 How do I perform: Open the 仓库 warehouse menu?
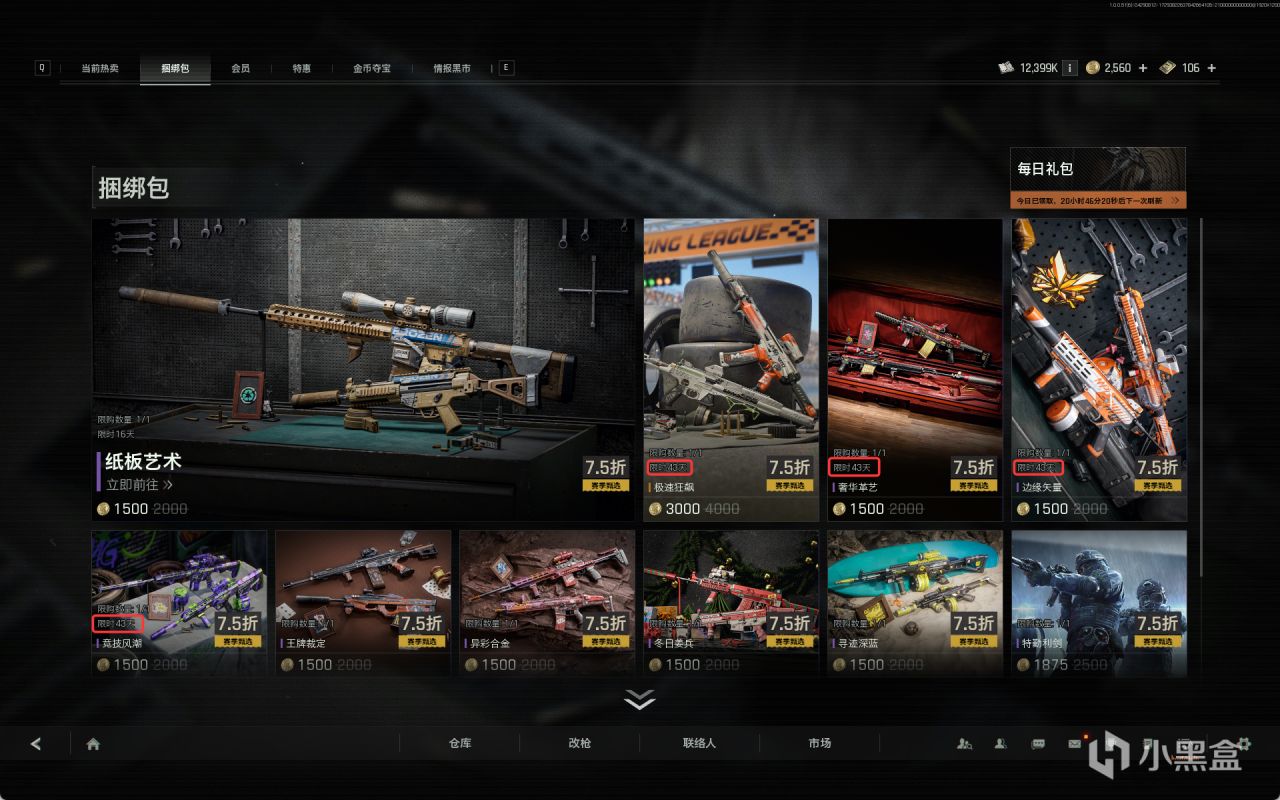(460, 743)
